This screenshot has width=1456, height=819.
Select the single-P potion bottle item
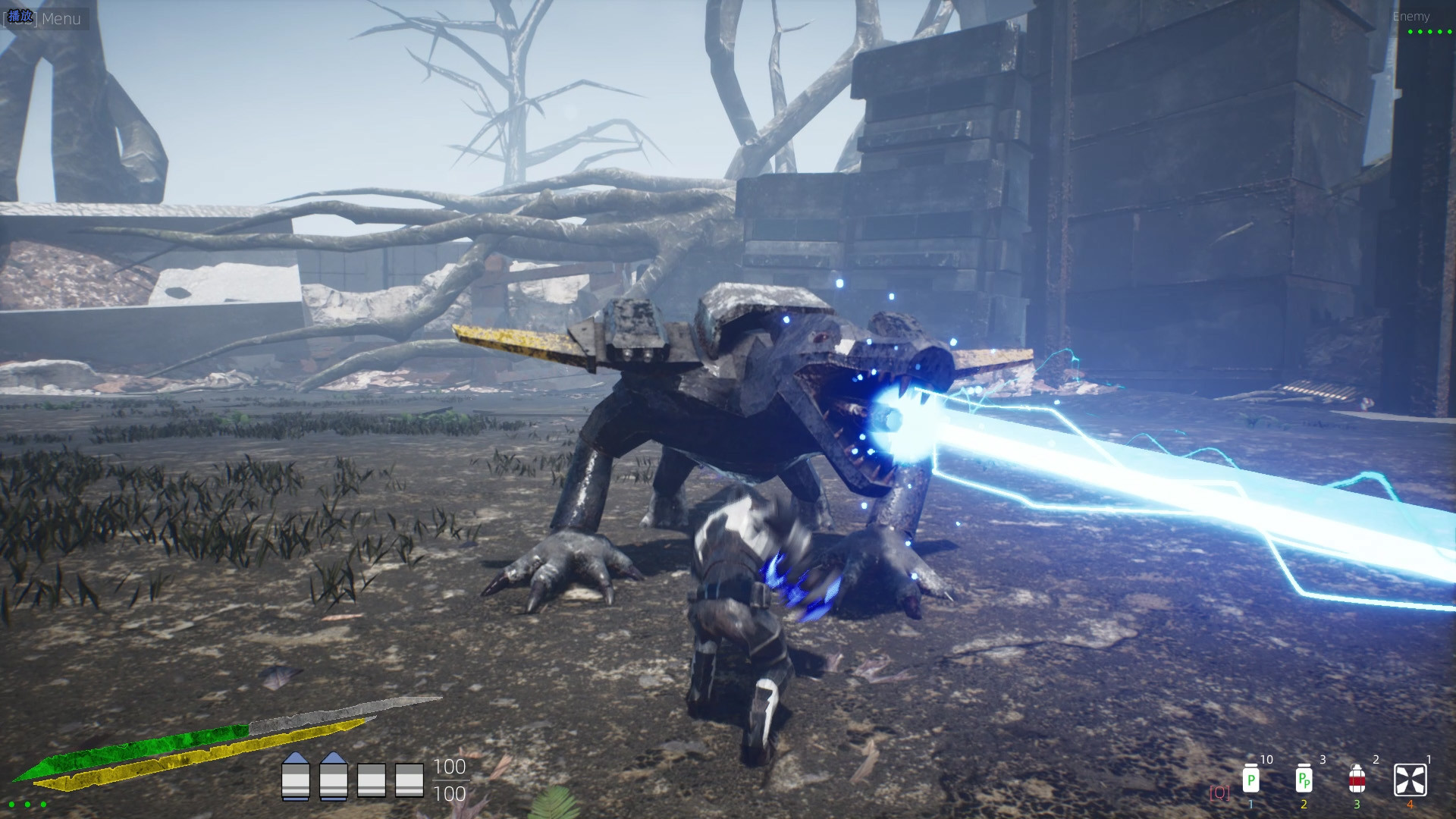(1250, 779)
